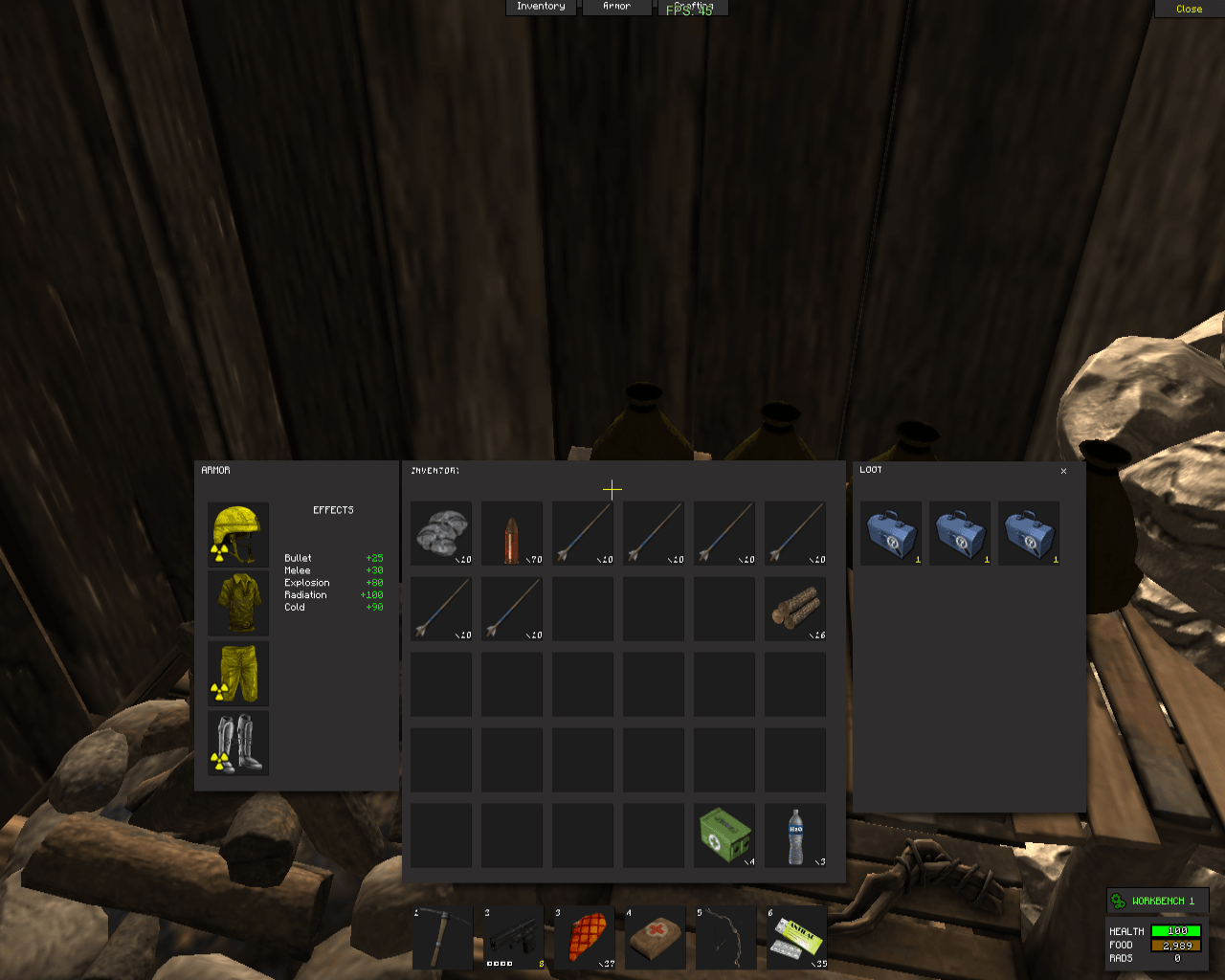This screenshot has height=980, width=1225.
Task: Close the Loot panel with the X
Action: 1063,471
